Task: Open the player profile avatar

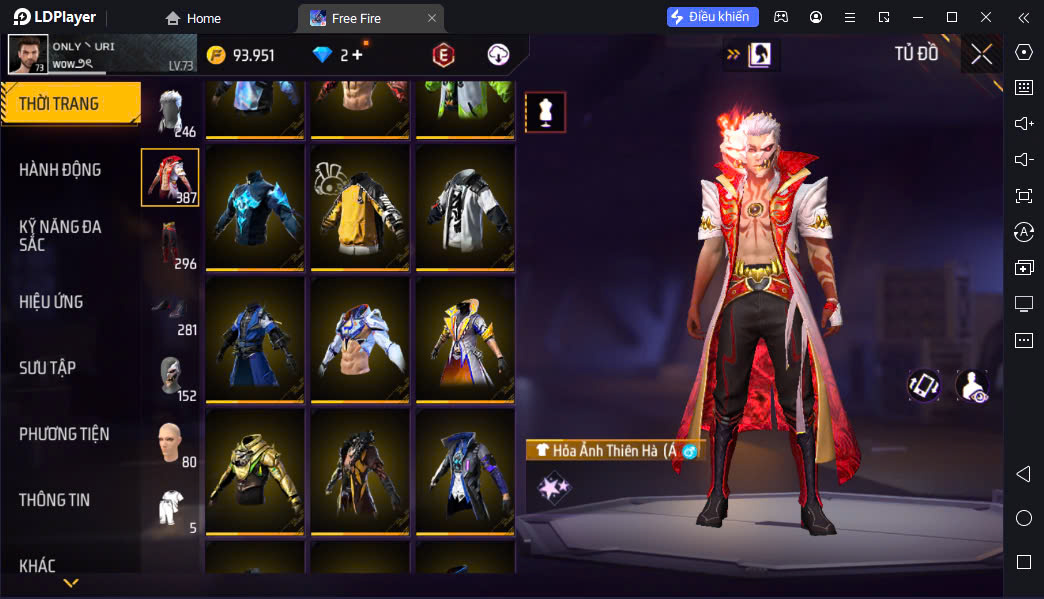Action: [28, 55]
